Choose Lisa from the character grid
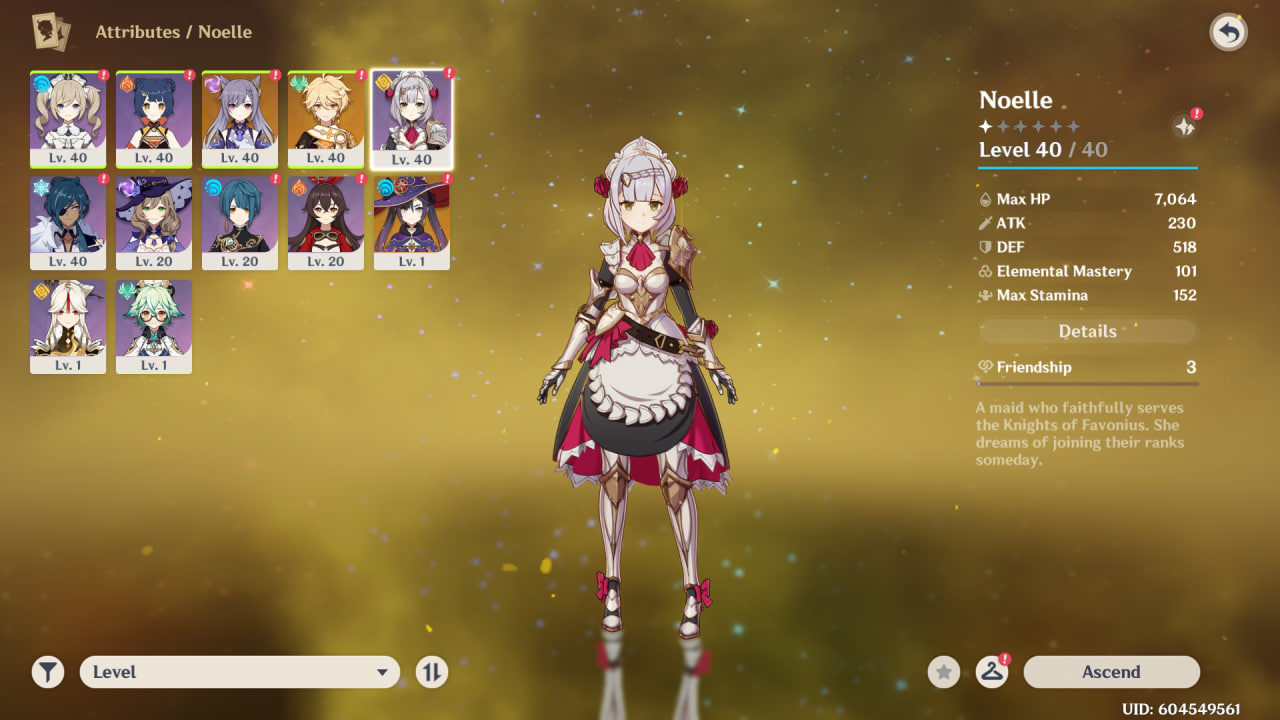This screenshot has width=1280, height=720. [x=154, y=223]
